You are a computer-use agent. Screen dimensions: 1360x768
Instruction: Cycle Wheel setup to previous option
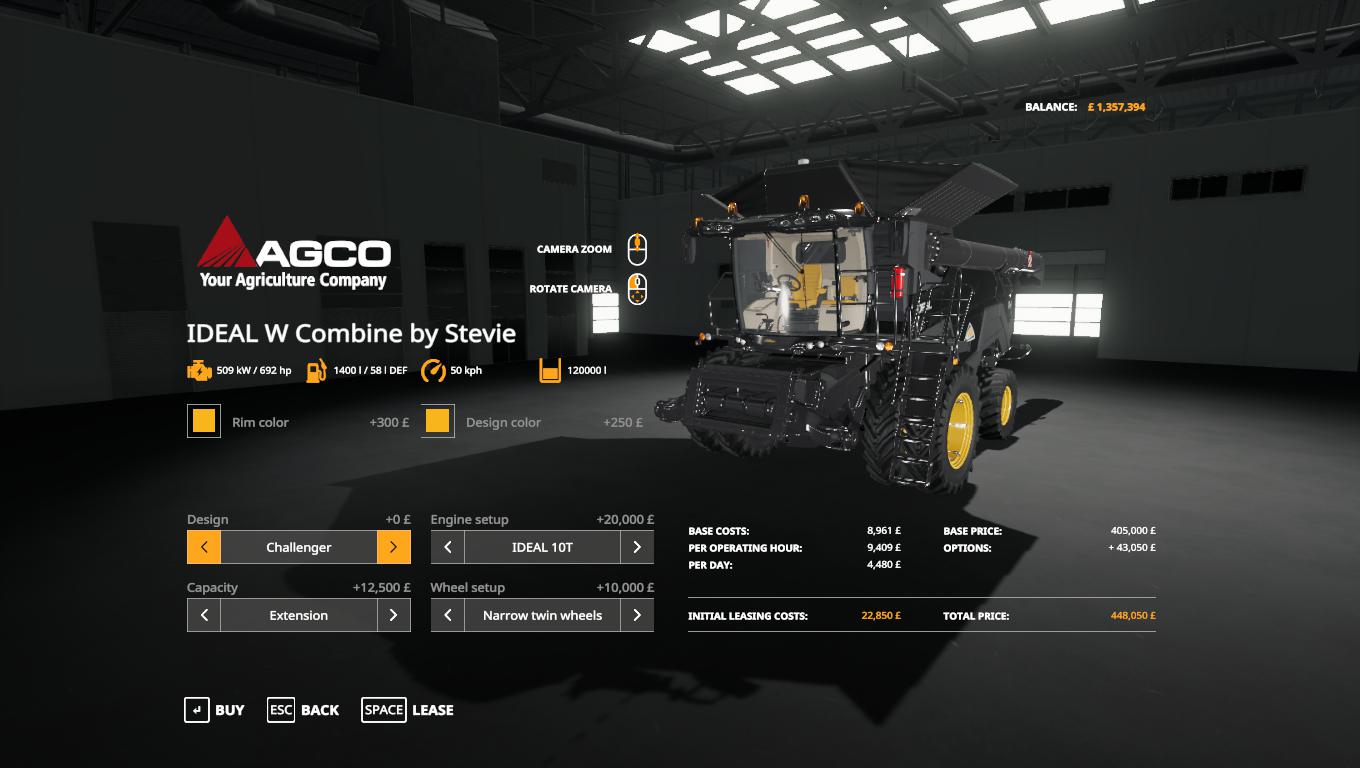[x=448, y=615]
